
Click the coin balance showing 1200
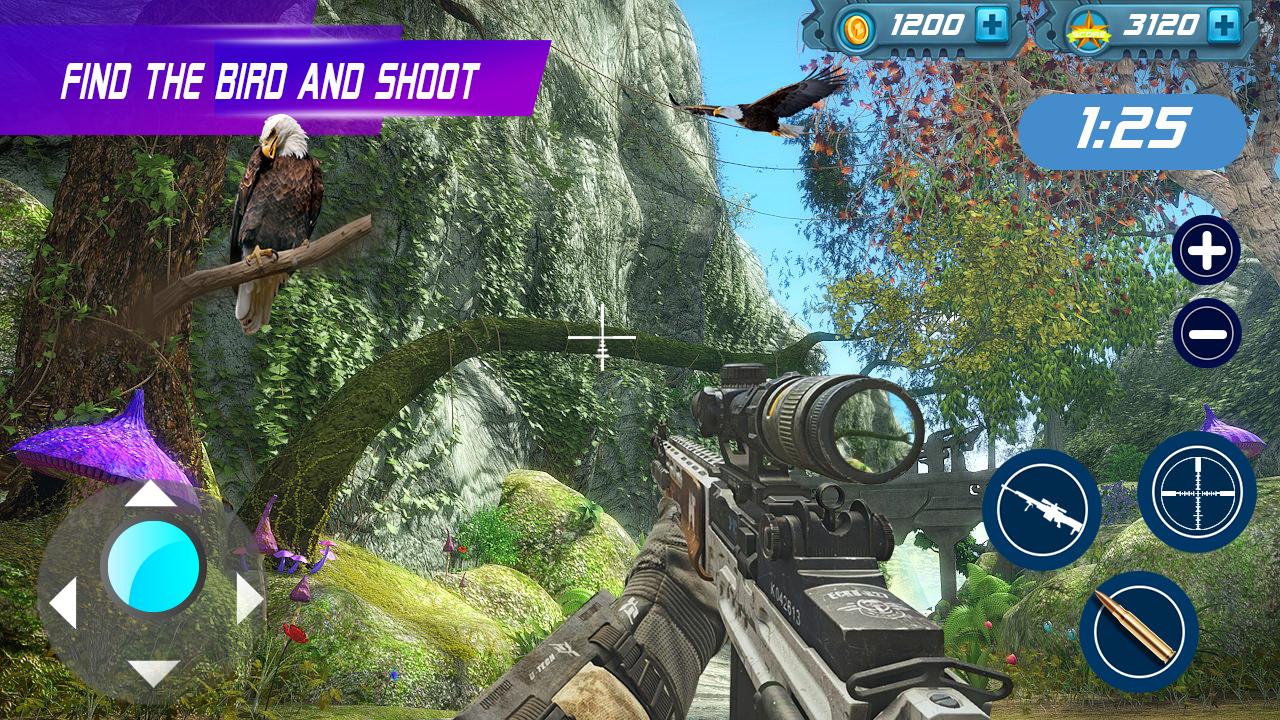(x=930, y=26)
